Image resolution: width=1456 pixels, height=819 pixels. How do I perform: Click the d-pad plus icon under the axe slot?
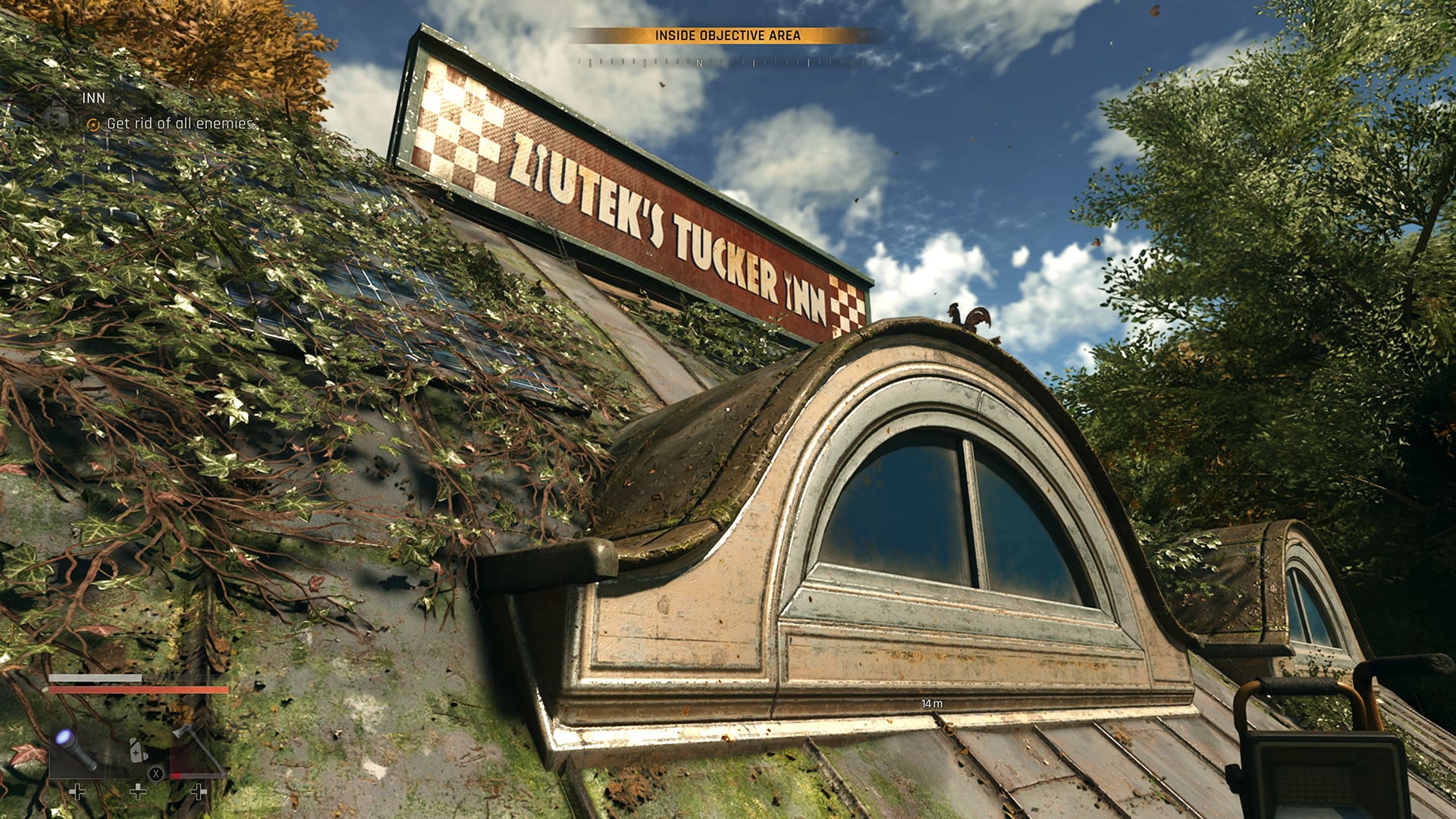(x=199, y=792)
